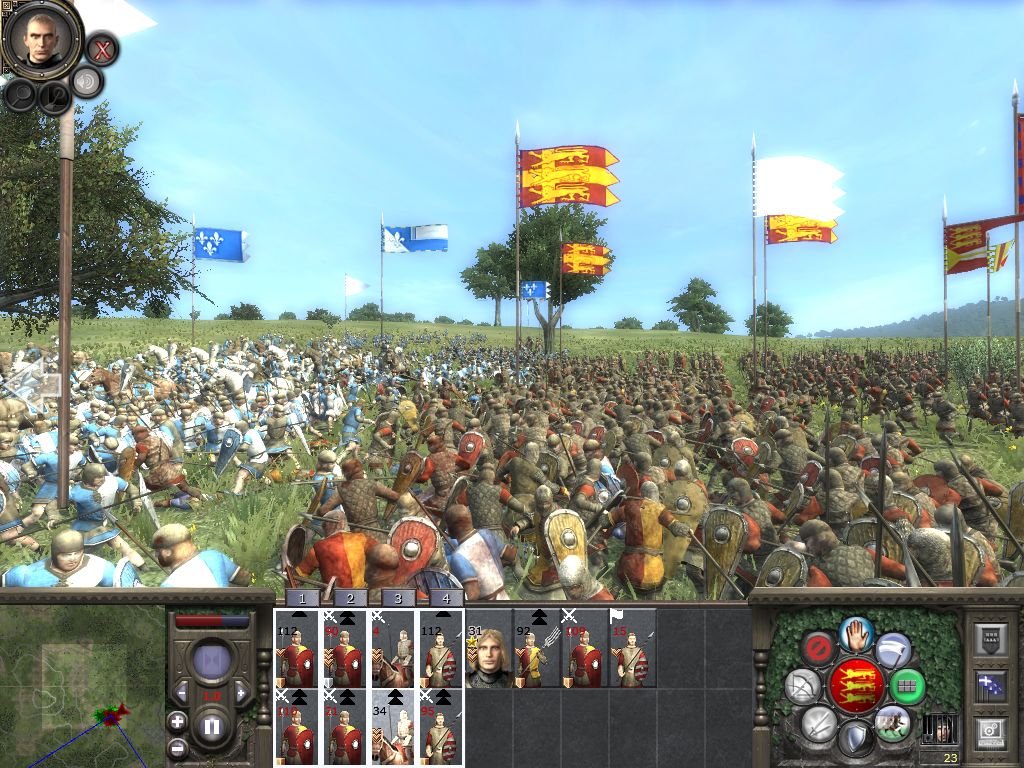
Task: Select group tab 3
Action: pyautogui.click(x=398, y=598)
